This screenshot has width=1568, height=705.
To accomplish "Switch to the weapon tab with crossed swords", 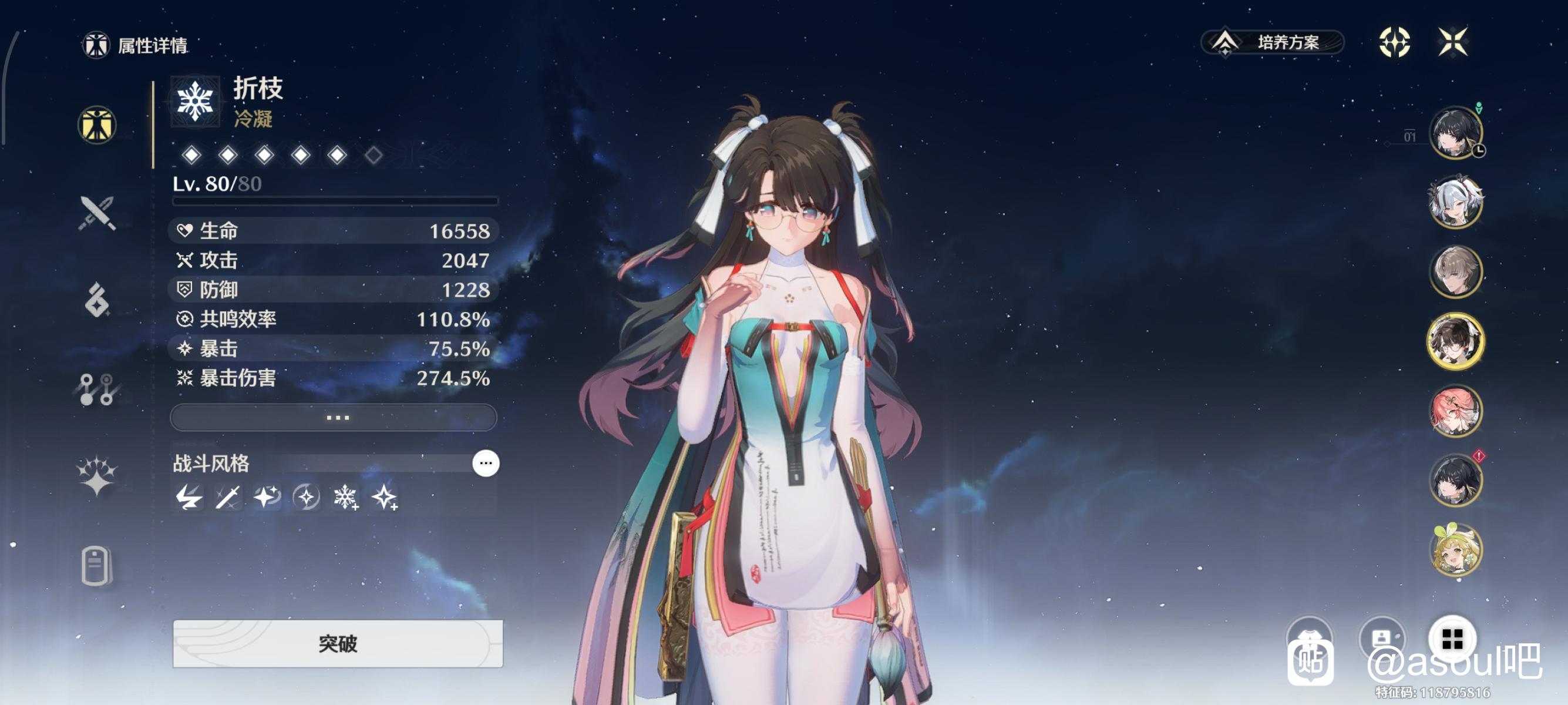I will tap(97, 213).
